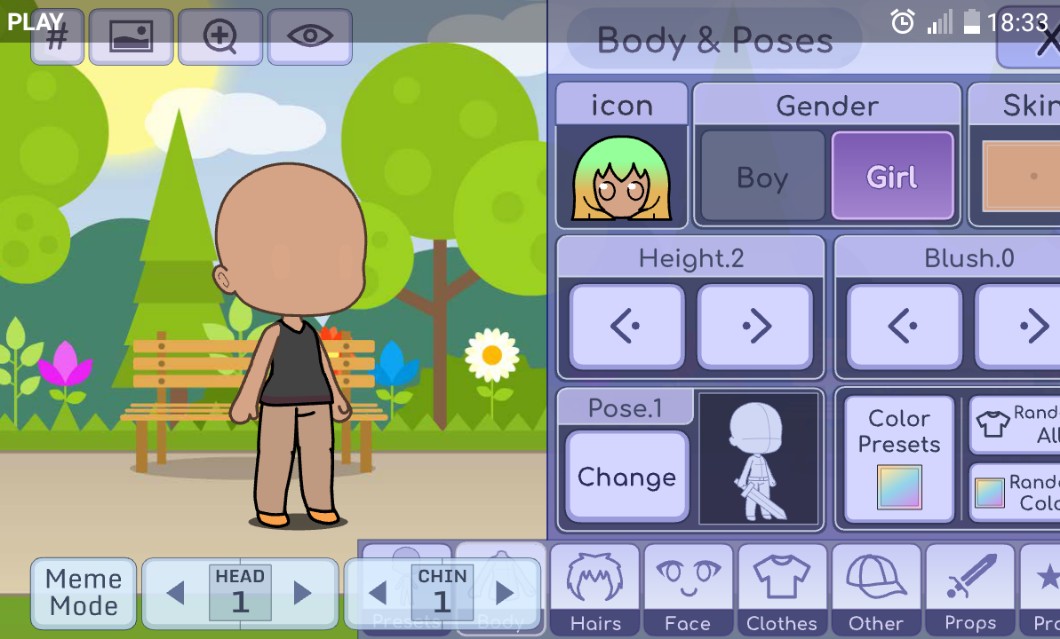This screenshot has height=639, width=1060.
Task: Click the skin color swatch
Action: 1022,177
